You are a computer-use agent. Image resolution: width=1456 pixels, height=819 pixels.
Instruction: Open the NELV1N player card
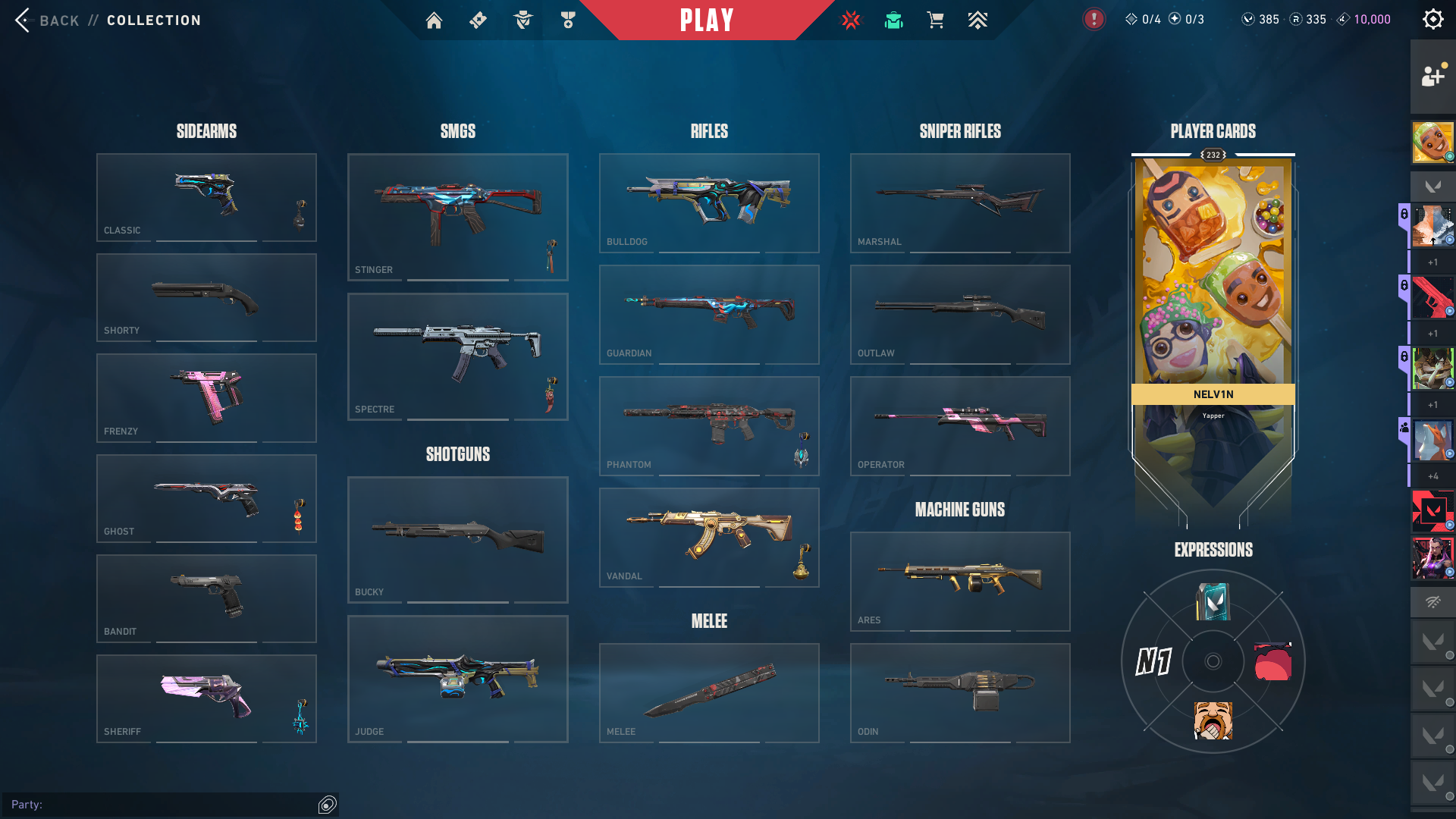click(x=1213, y=303)
